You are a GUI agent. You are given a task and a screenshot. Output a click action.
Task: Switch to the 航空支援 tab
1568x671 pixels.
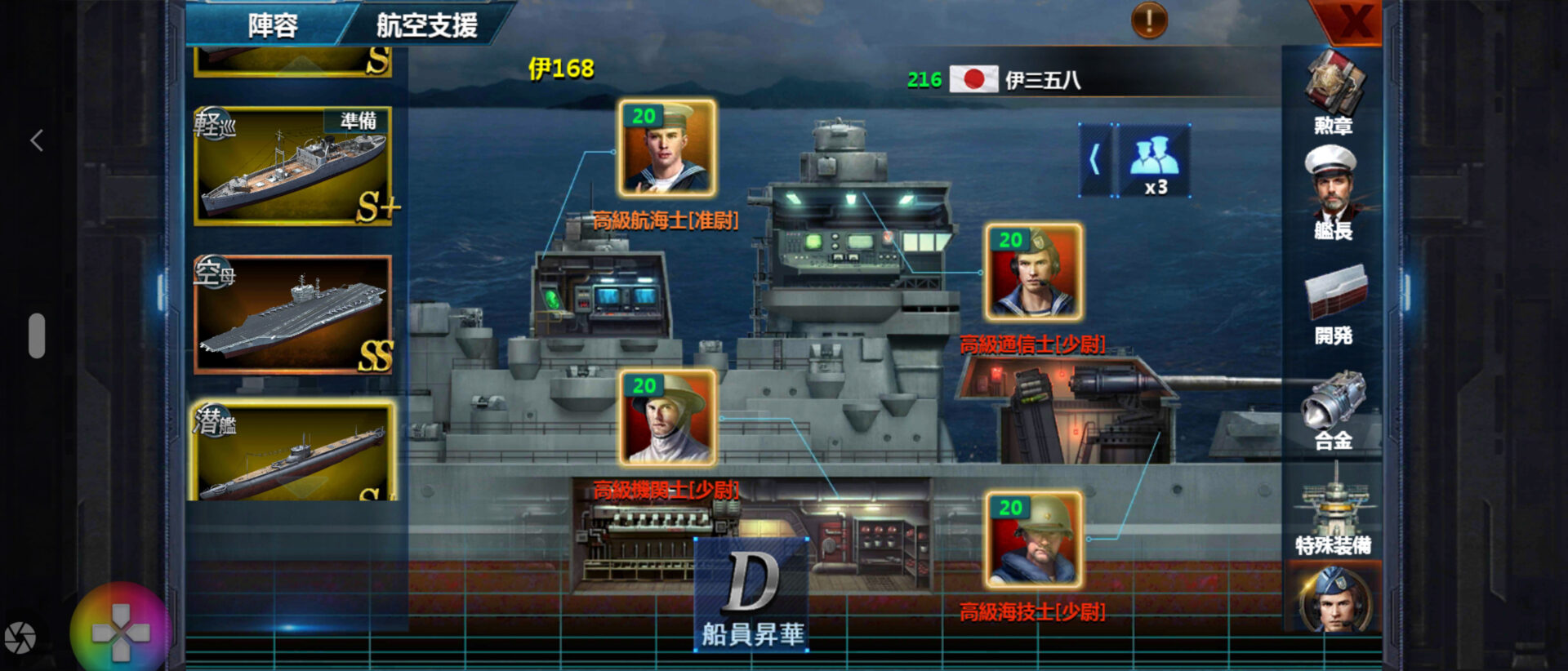429,24
